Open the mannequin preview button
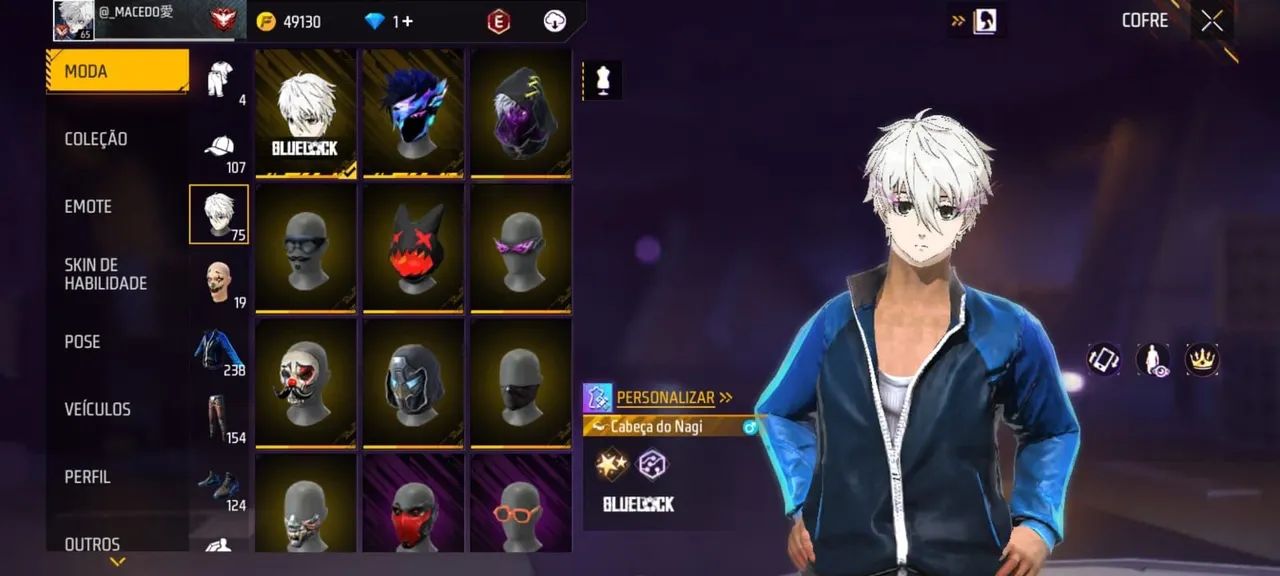Viewport: 1280px width, 576px height. pyautogui.click(x=603, y=81)
